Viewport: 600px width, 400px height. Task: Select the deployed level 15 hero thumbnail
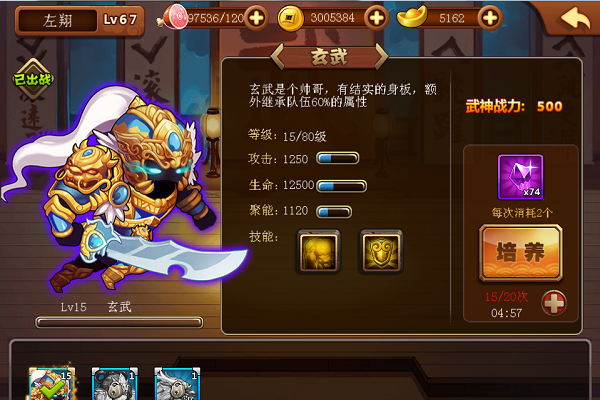click(52, 384)
